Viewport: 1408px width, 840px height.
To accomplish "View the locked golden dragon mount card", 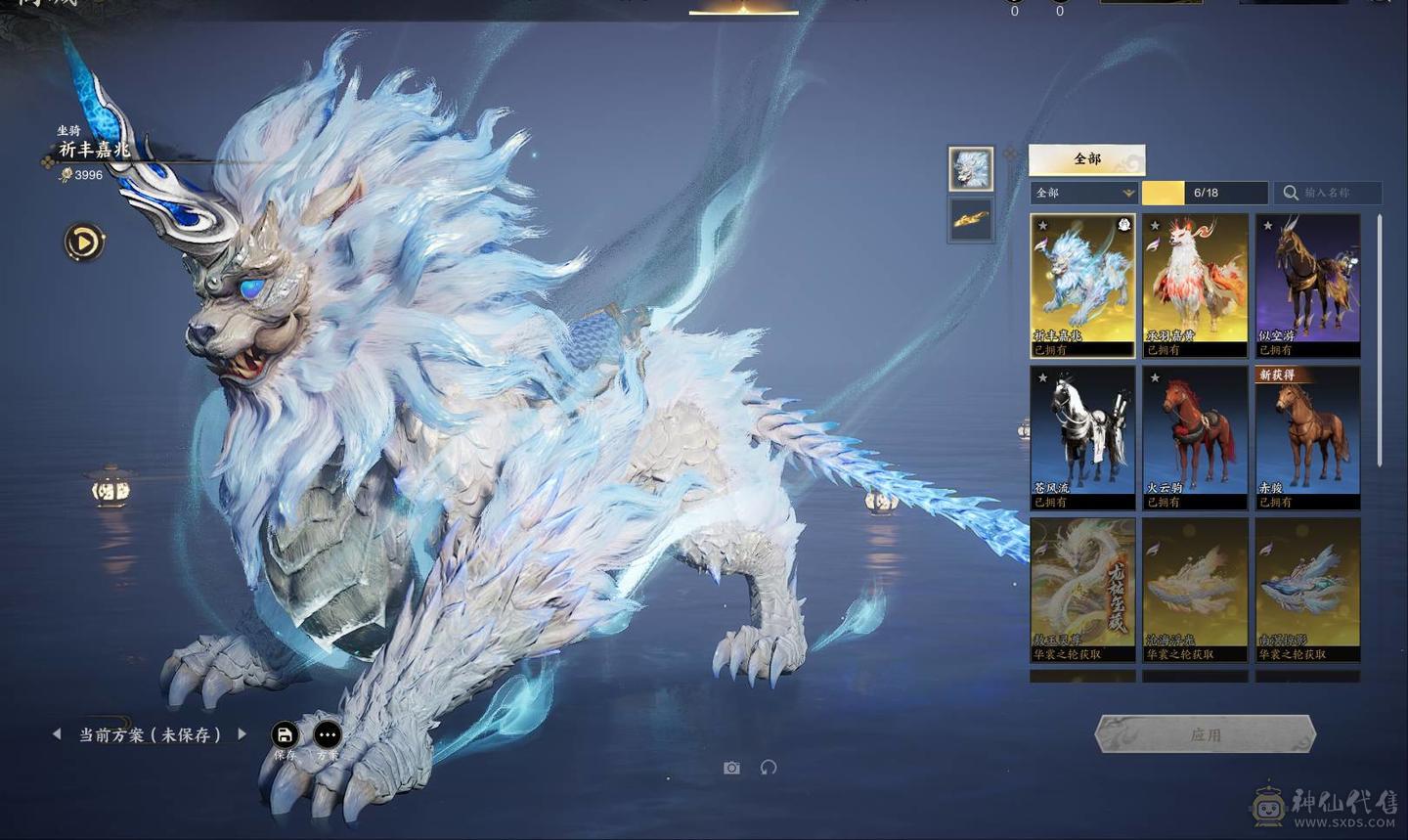I will click(1082, 590).
